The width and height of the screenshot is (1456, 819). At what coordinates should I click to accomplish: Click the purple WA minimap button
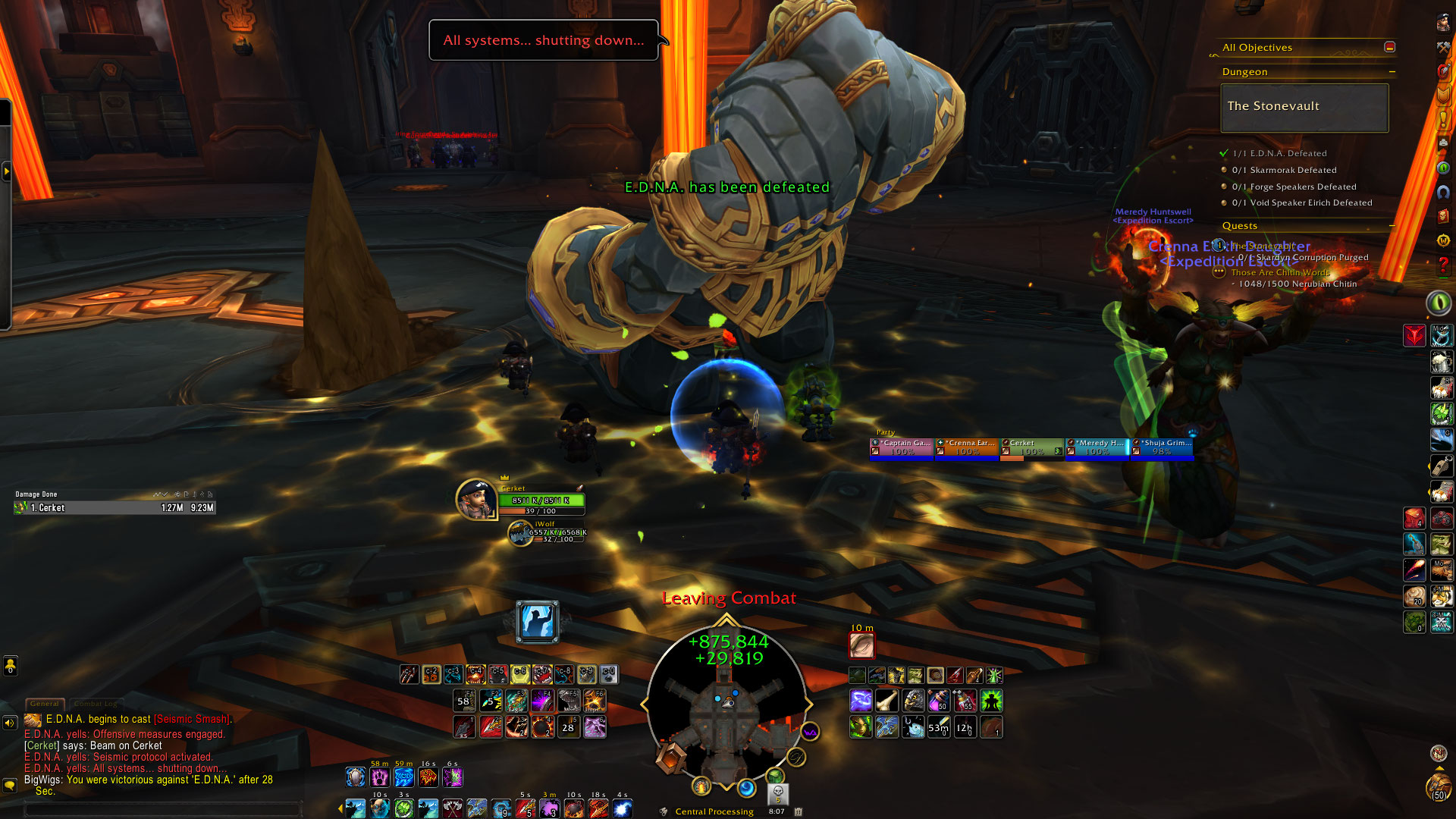click(810, 732)
